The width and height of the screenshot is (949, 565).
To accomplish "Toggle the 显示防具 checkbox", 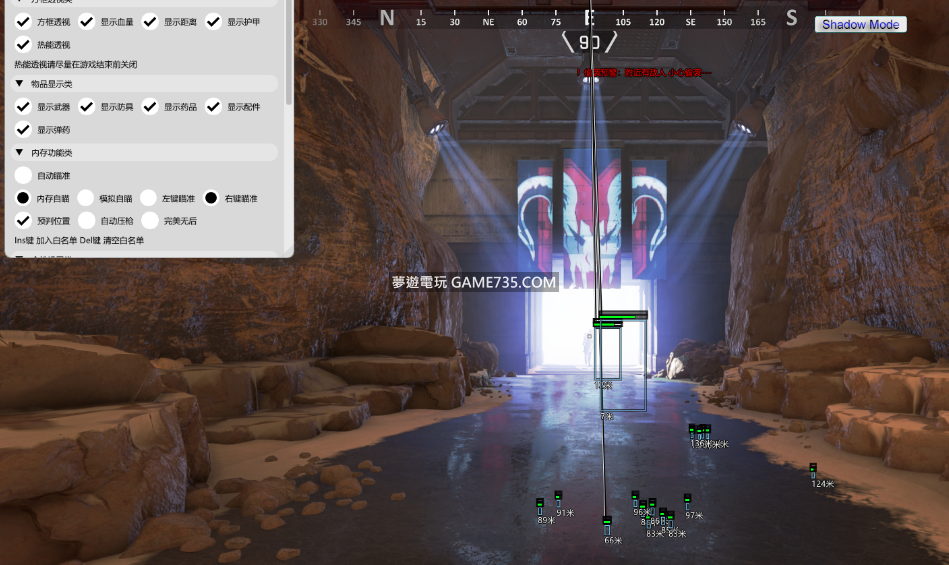I will (86, 106).
